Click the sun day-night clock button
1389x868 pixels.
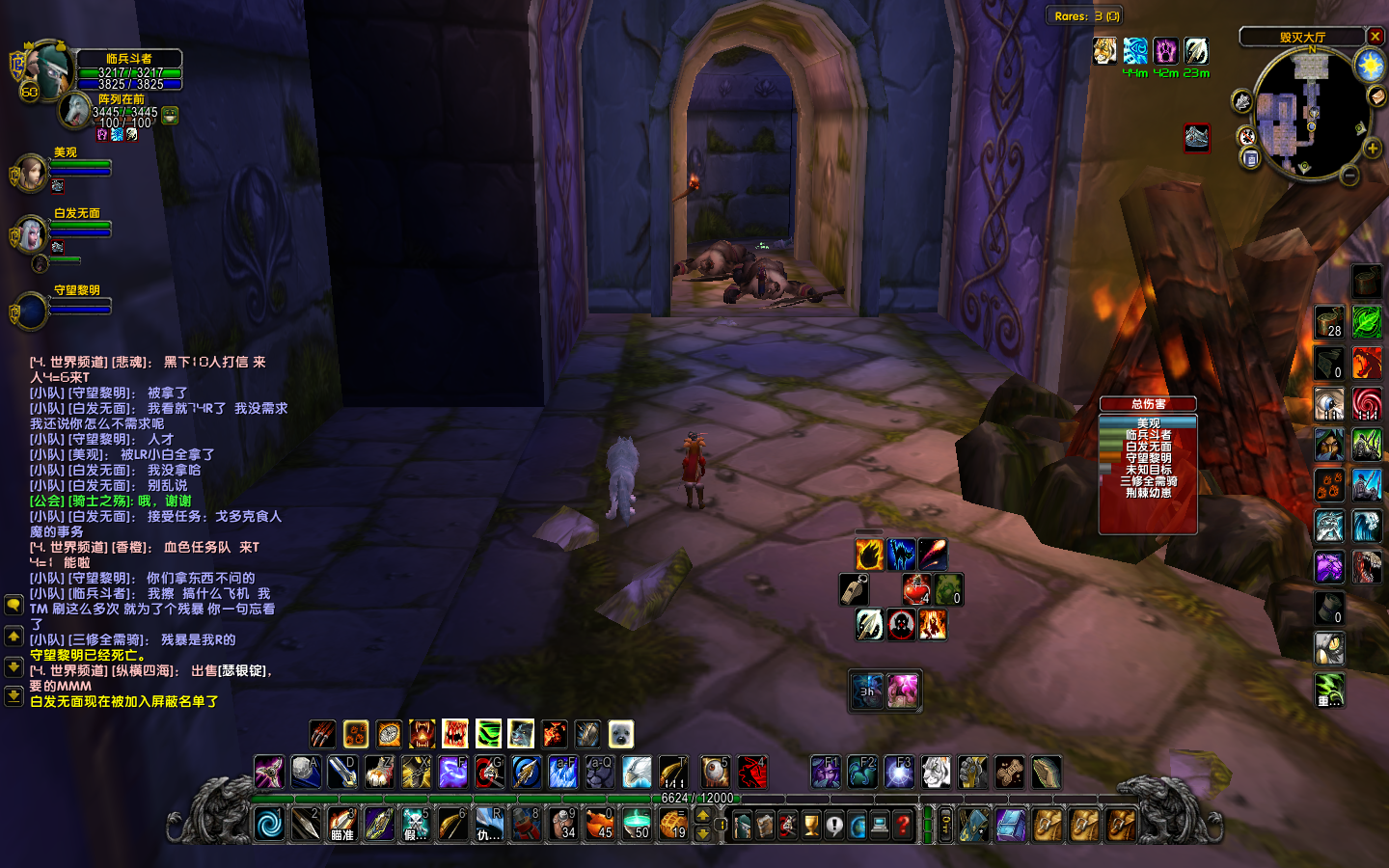pos(1370,65)
